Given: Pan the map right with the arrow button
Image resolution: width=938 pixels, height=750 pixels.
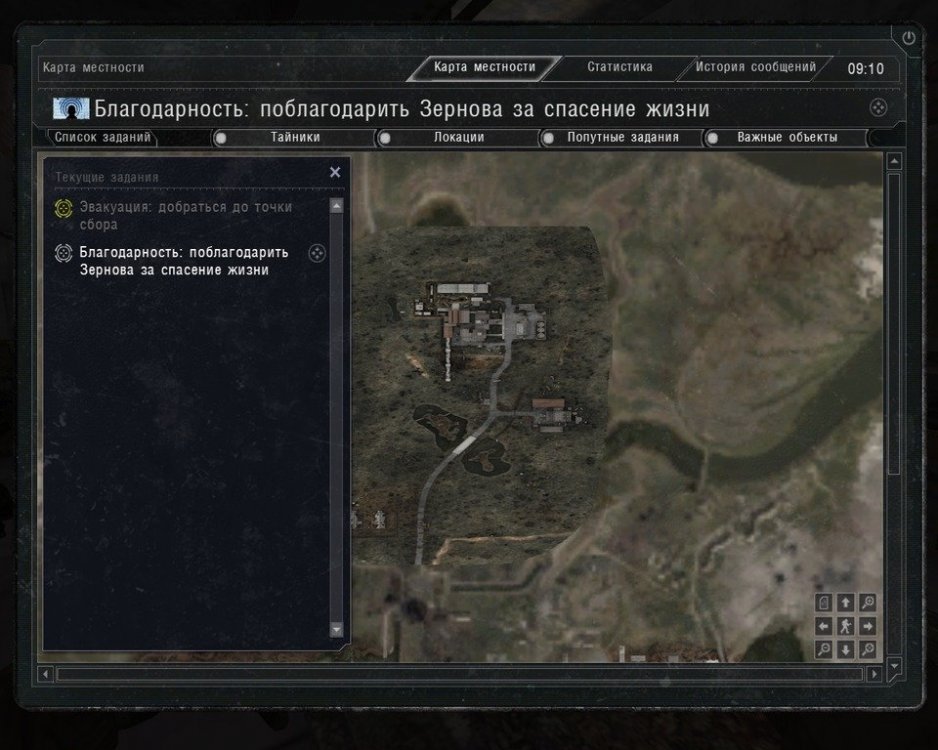Looking at the screenshot, I should pyautogui.click(x=868, y=627).
